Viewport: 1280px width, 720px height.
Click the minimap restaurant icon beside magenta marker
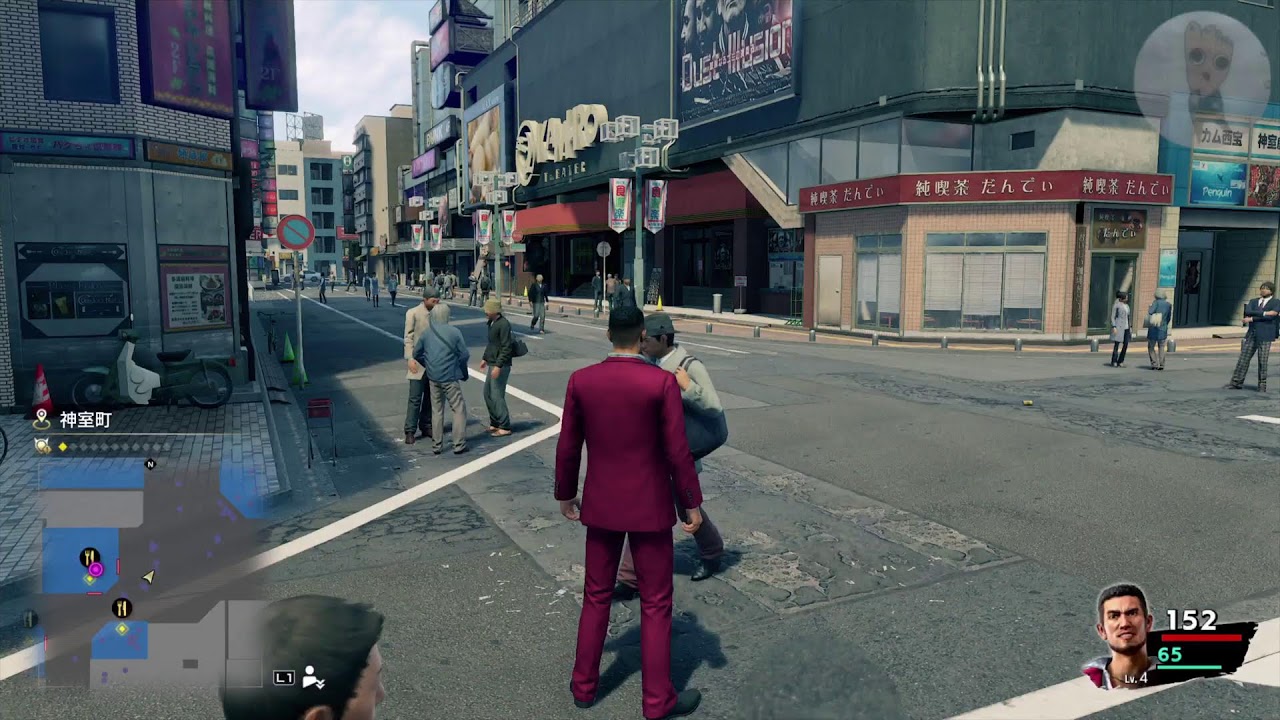(89, 556)
